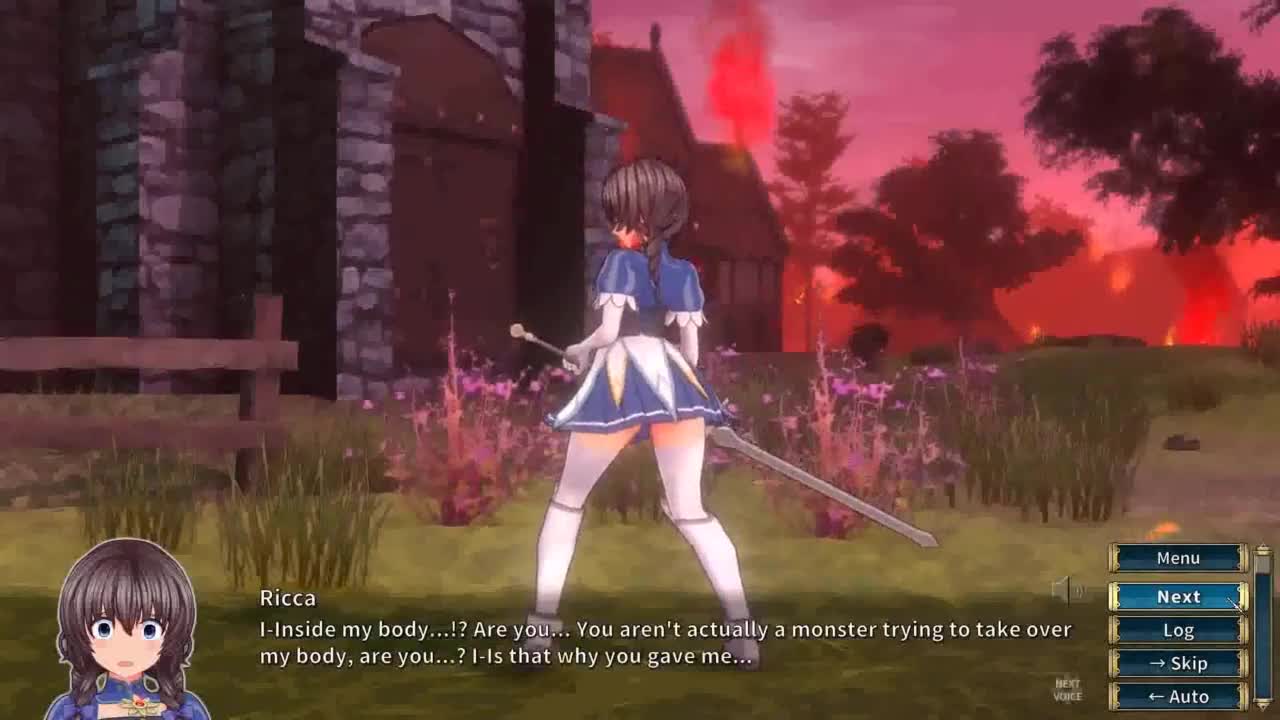
Task: Select the Next Voice control
Action: (1068, 690)
